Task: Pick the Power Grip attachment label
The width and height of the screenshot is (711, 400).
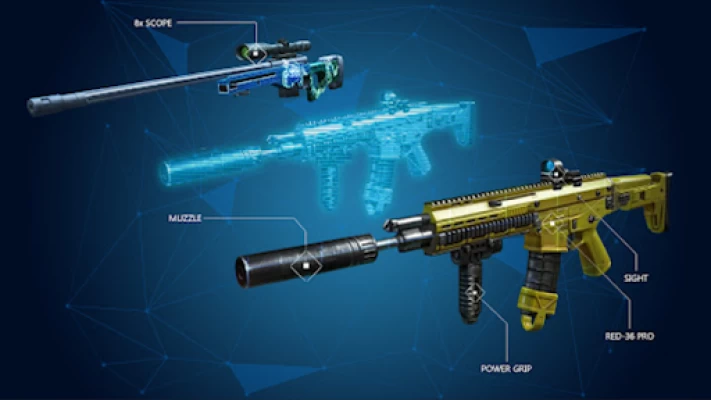Action: pyautogui.click(x=503, y=368)
